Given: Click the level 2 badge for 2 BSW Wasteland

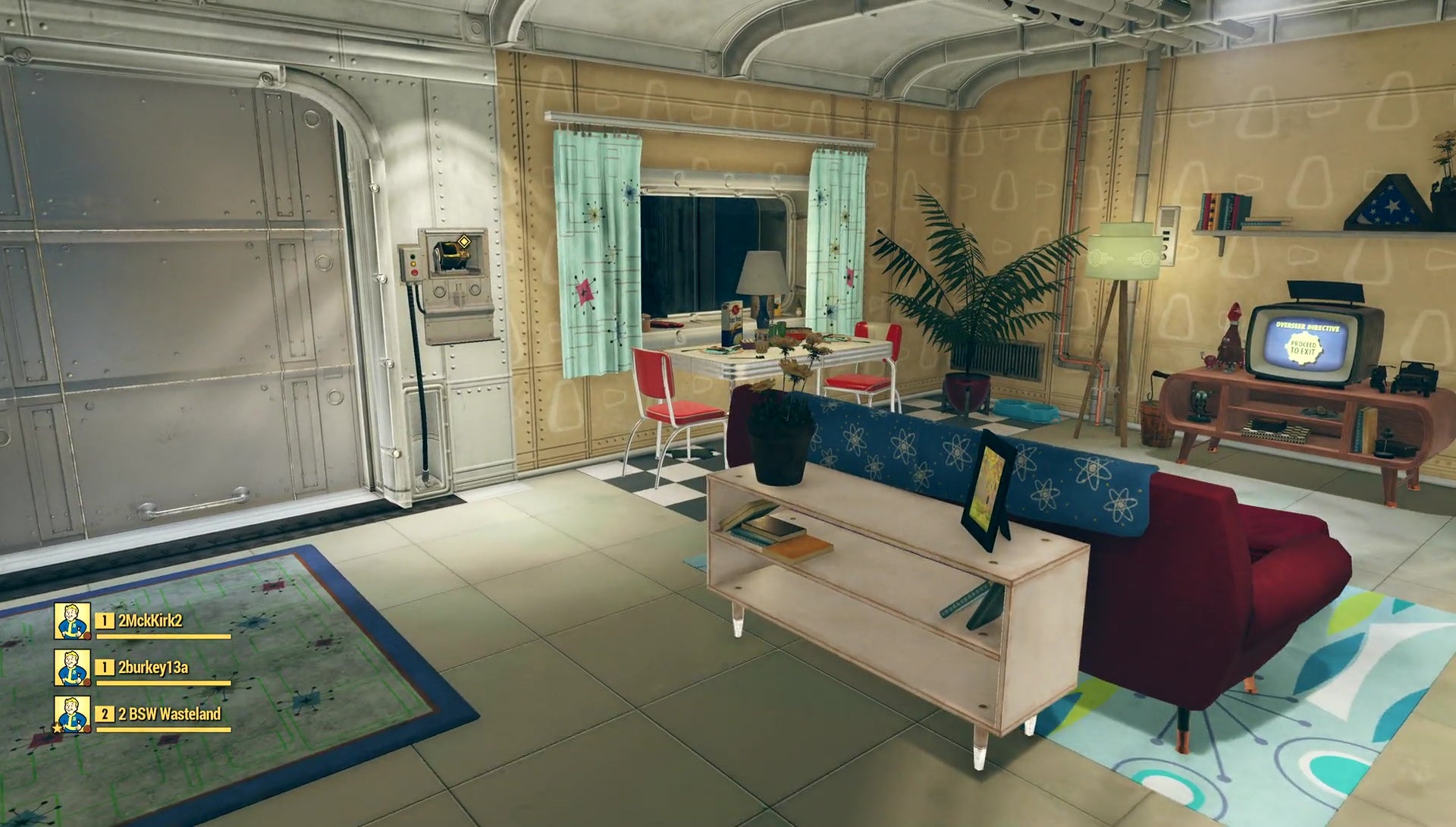Looking at the screenshot, I should click(105, 715).
